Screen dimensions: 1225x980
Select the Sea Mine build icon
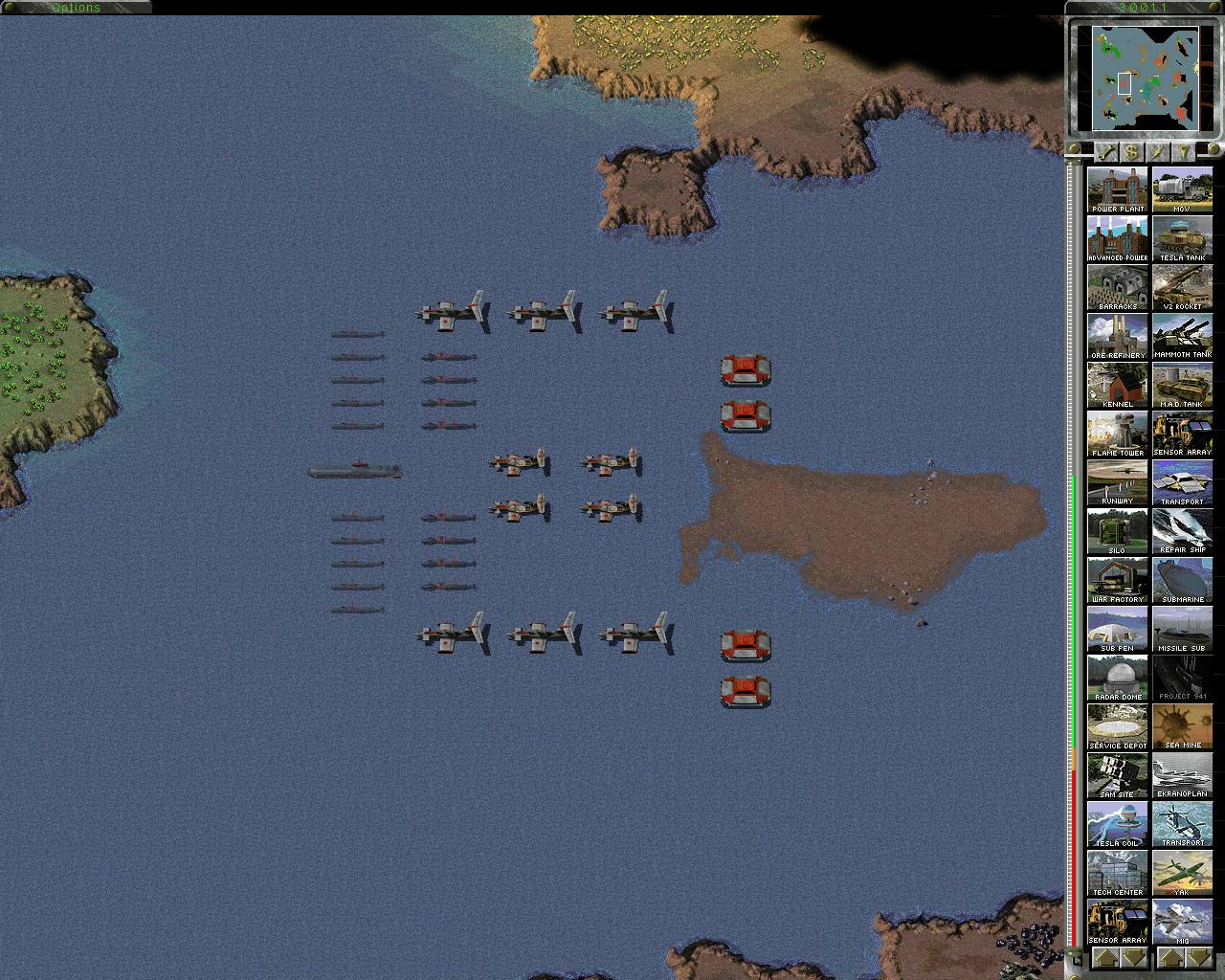[1183, 724]
